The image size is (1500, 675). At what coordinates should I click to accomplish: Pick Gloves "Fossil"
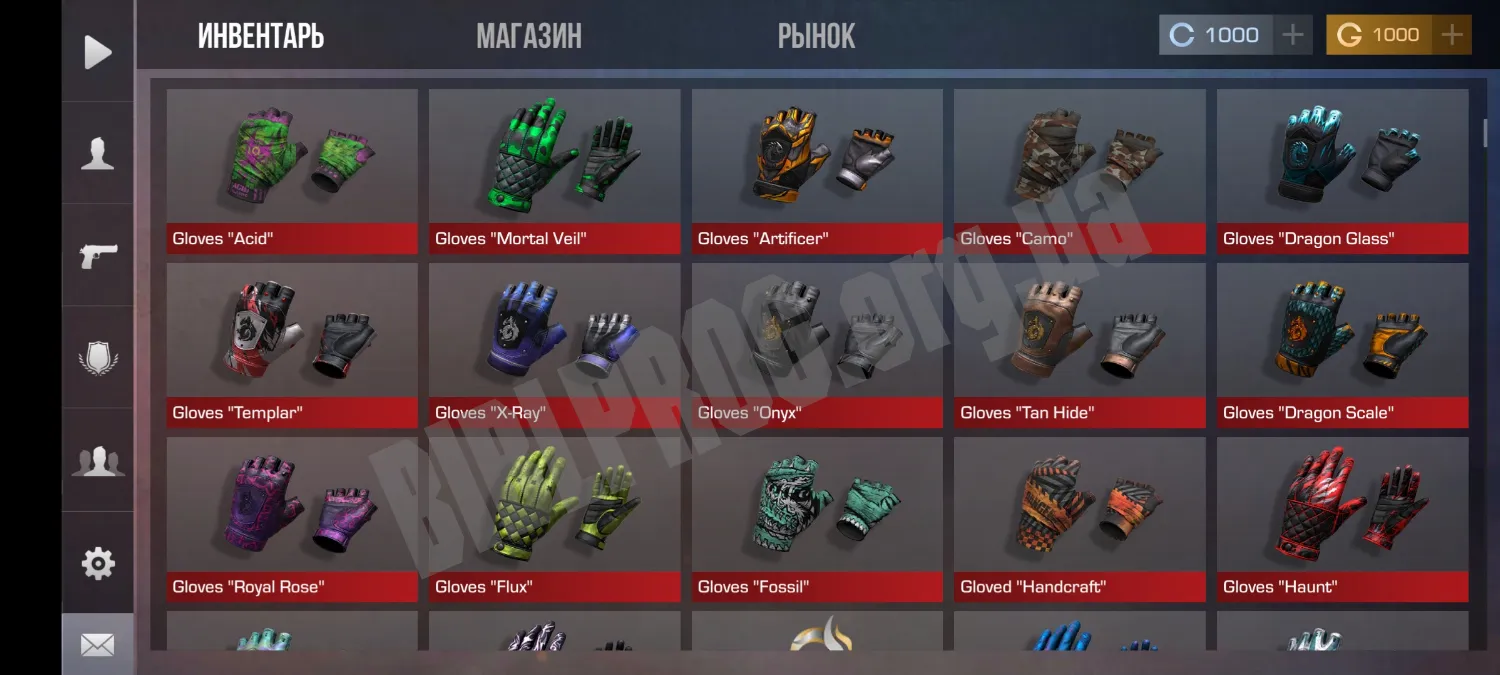(817, 518)
